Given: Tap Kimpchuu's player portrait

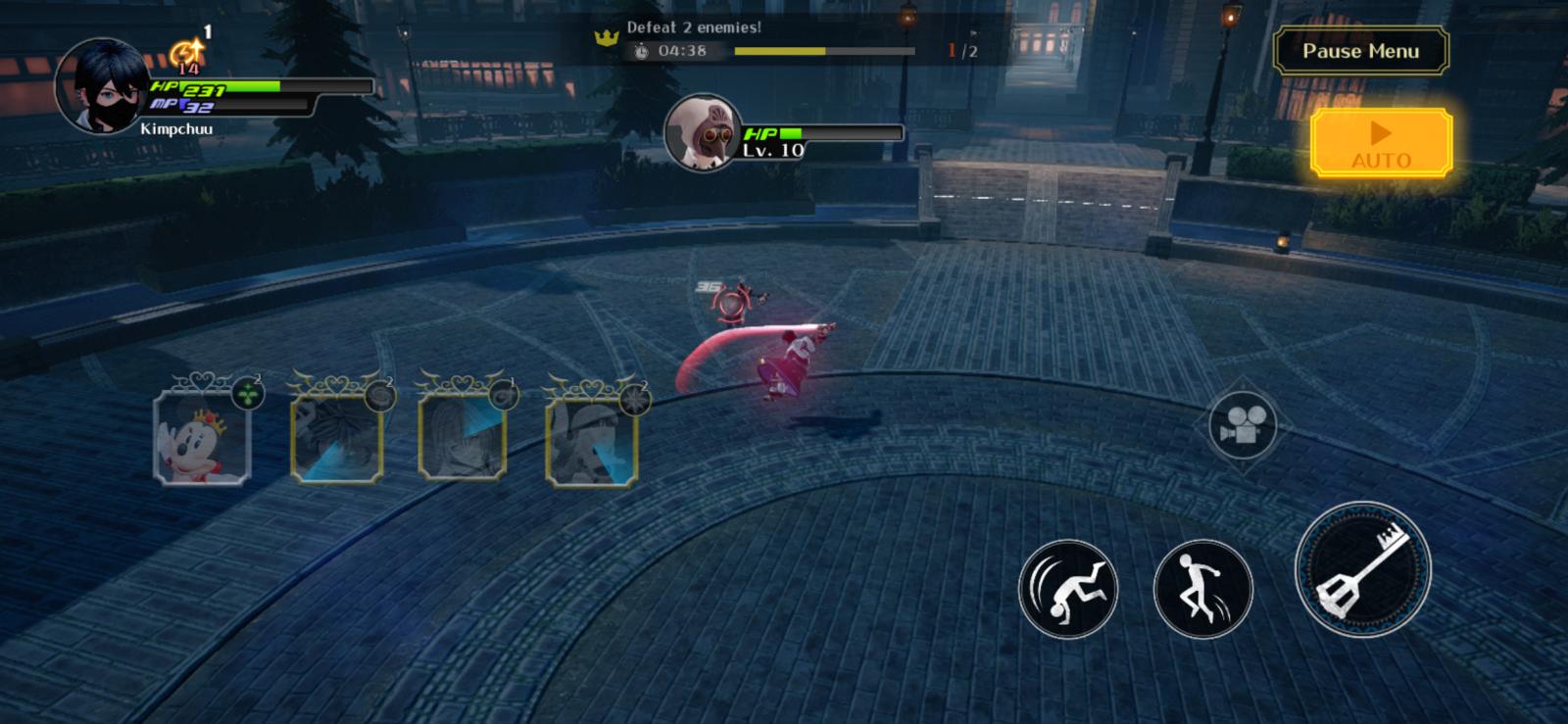Looking at the screenshot, I should pyautogui.click(x=102, y=86).
